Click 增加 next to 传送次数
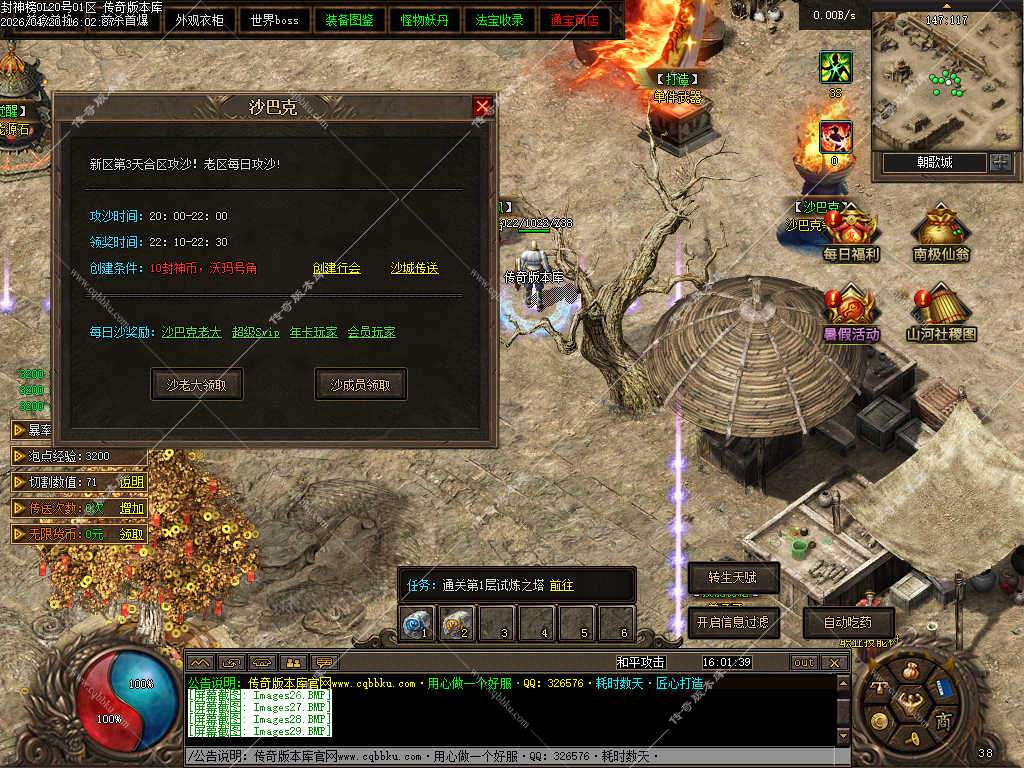The height and width of the screenshot is (768, 1024). click(x=132, y=508)
